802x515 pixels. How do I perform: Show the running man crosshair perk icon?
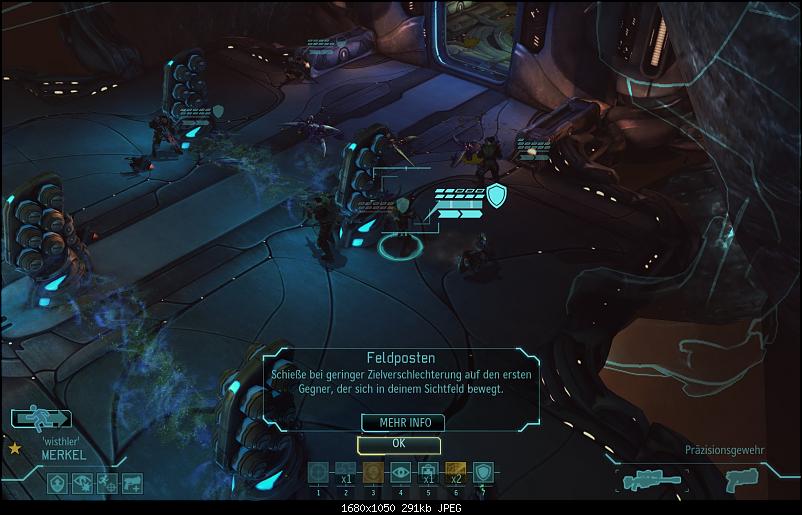tap(108, 483)
